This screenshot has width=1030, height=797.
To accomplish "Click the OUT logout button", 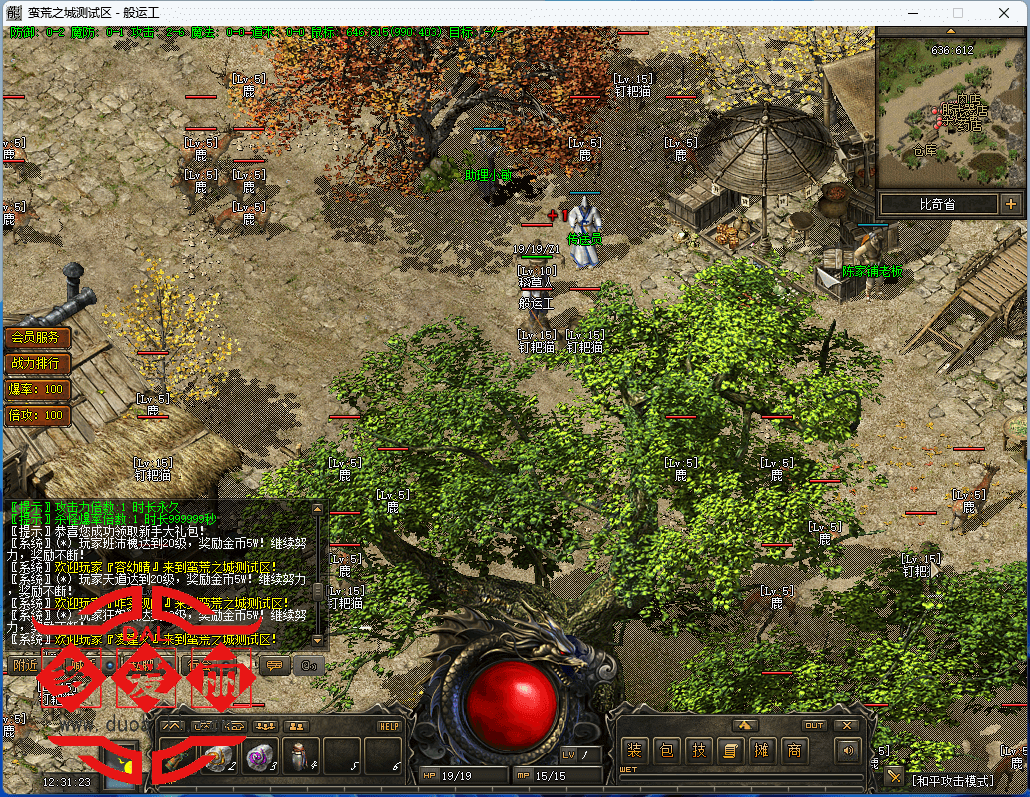I will (815, 725).
